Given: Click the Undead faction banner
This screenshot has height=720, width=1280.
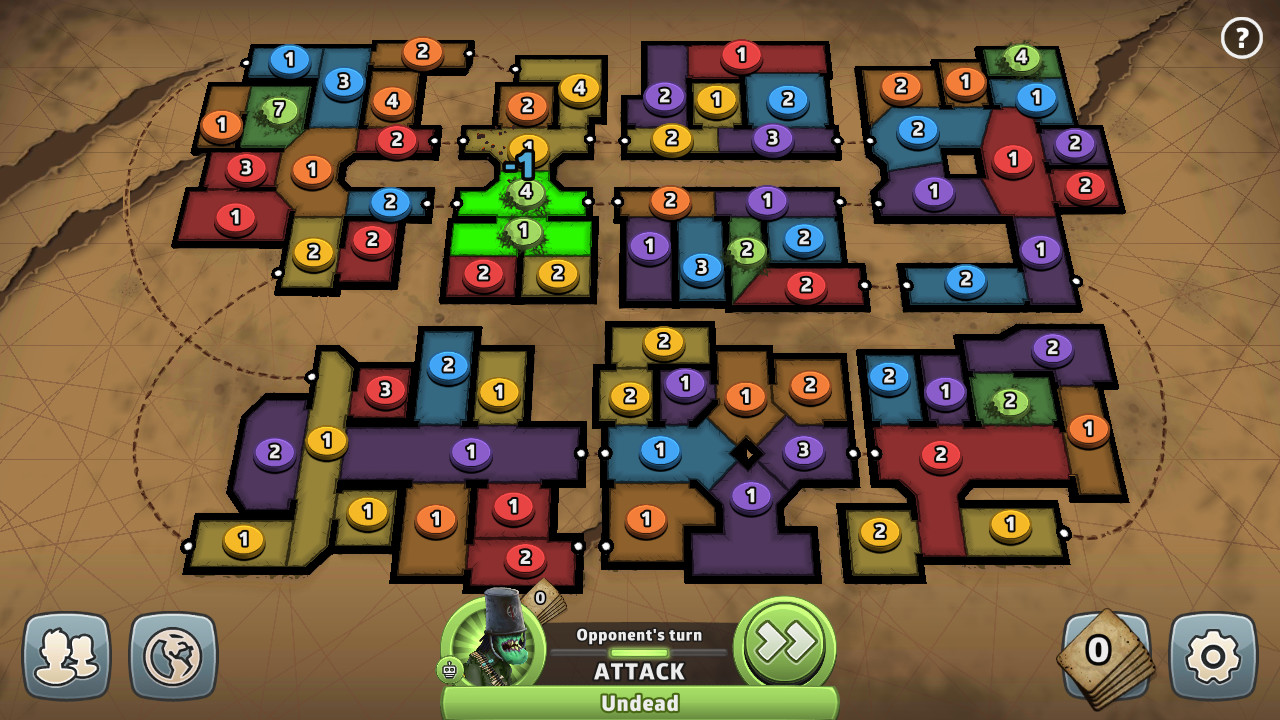Looking at the screenshot, I should 640,703.
